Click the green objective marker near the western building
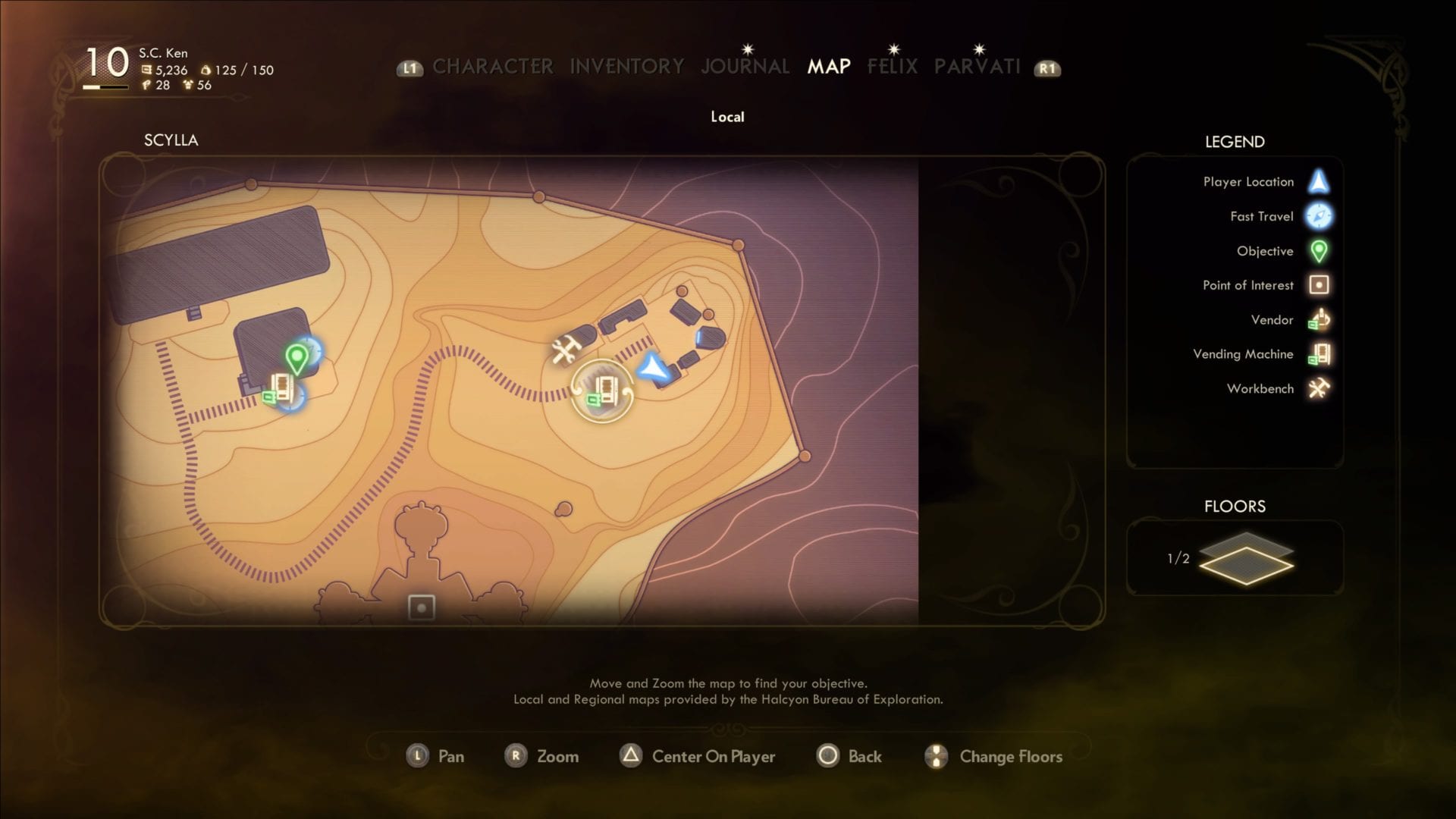The image size is (1456, 819). tap(299, 355)
